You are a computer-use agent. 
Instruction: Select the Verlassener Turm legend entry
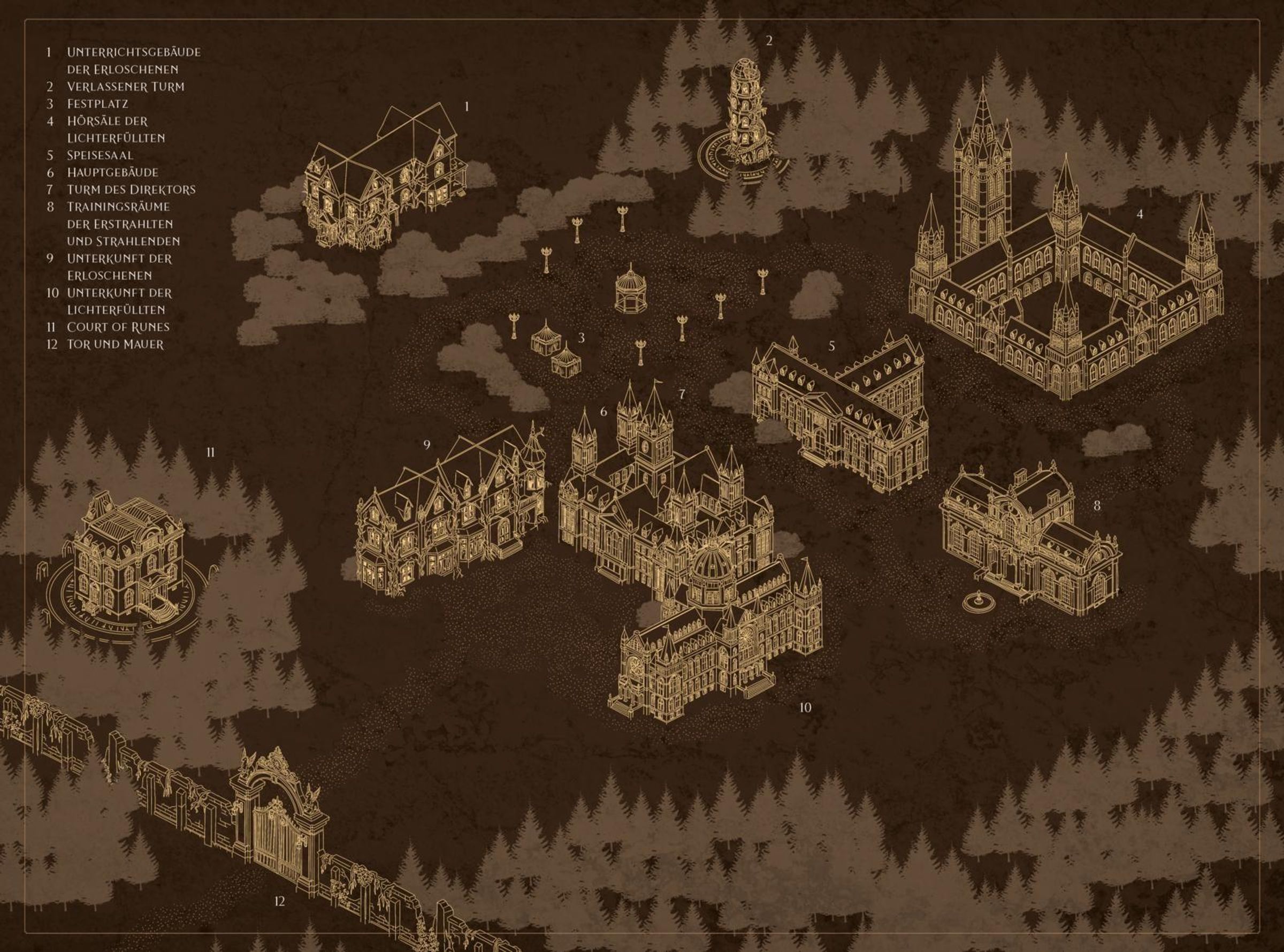point(125,87)
